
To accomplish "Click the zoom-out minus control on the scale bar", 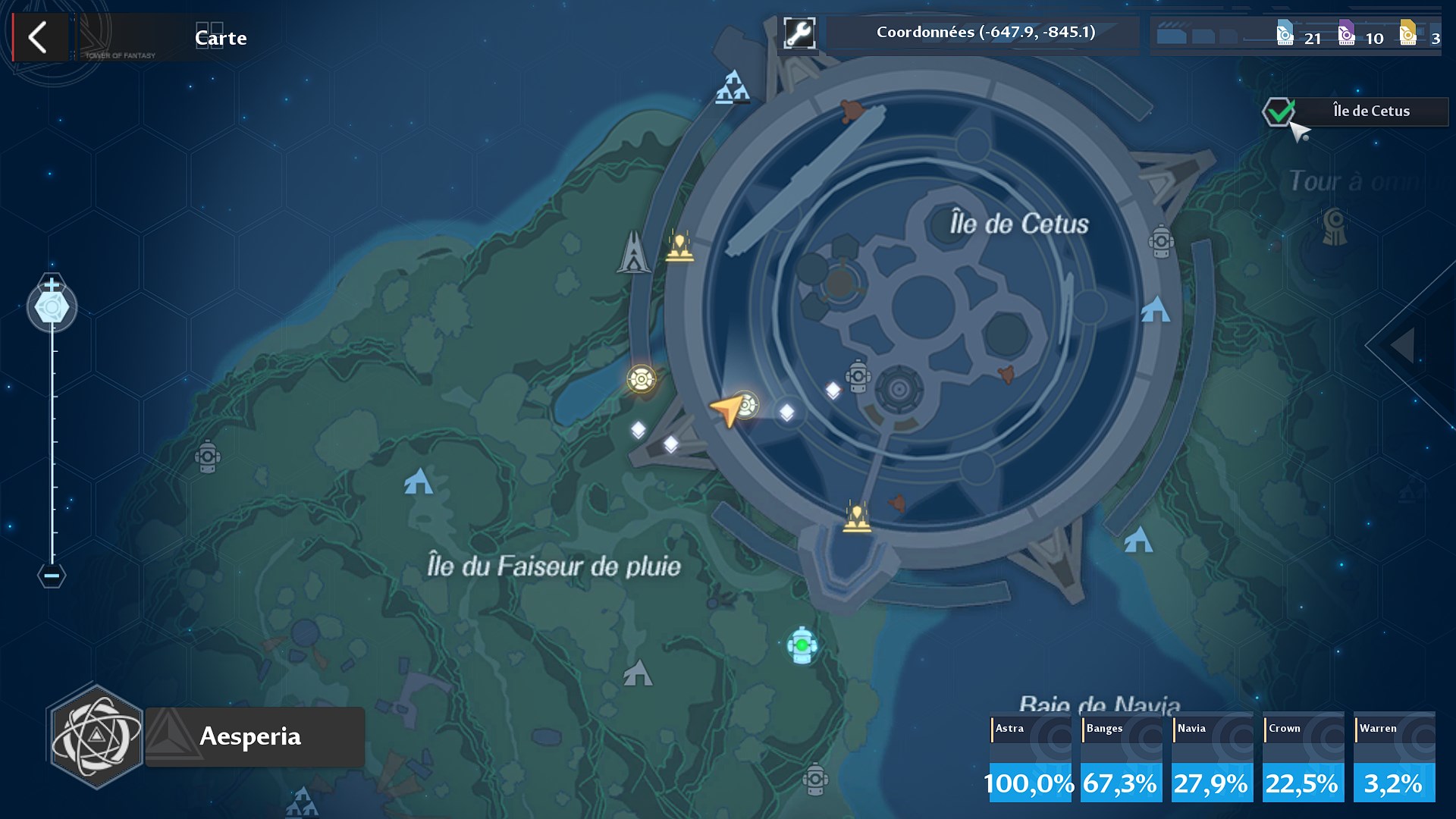I will 51,577.
